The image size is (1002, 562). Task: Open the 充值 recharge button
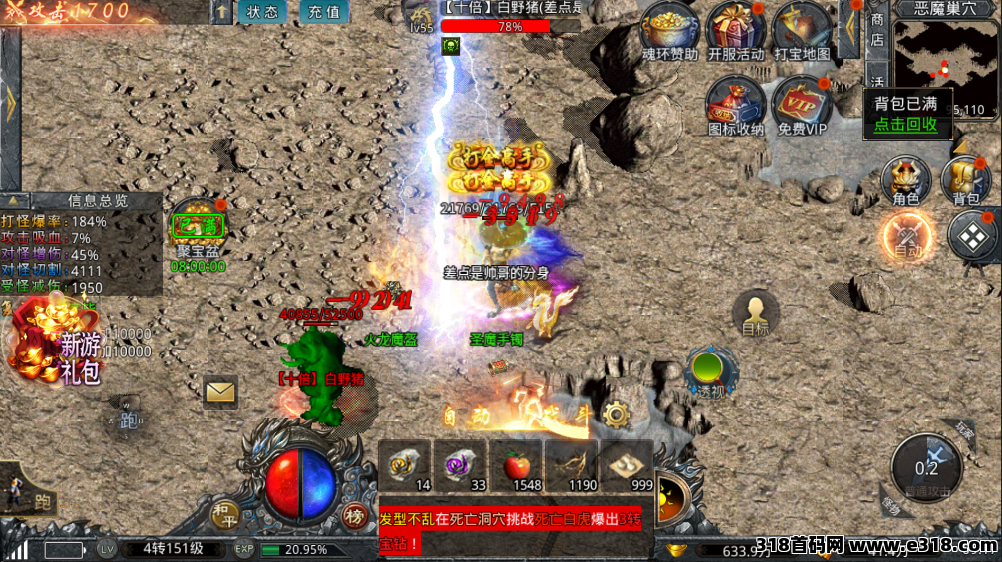click(323, 13)
